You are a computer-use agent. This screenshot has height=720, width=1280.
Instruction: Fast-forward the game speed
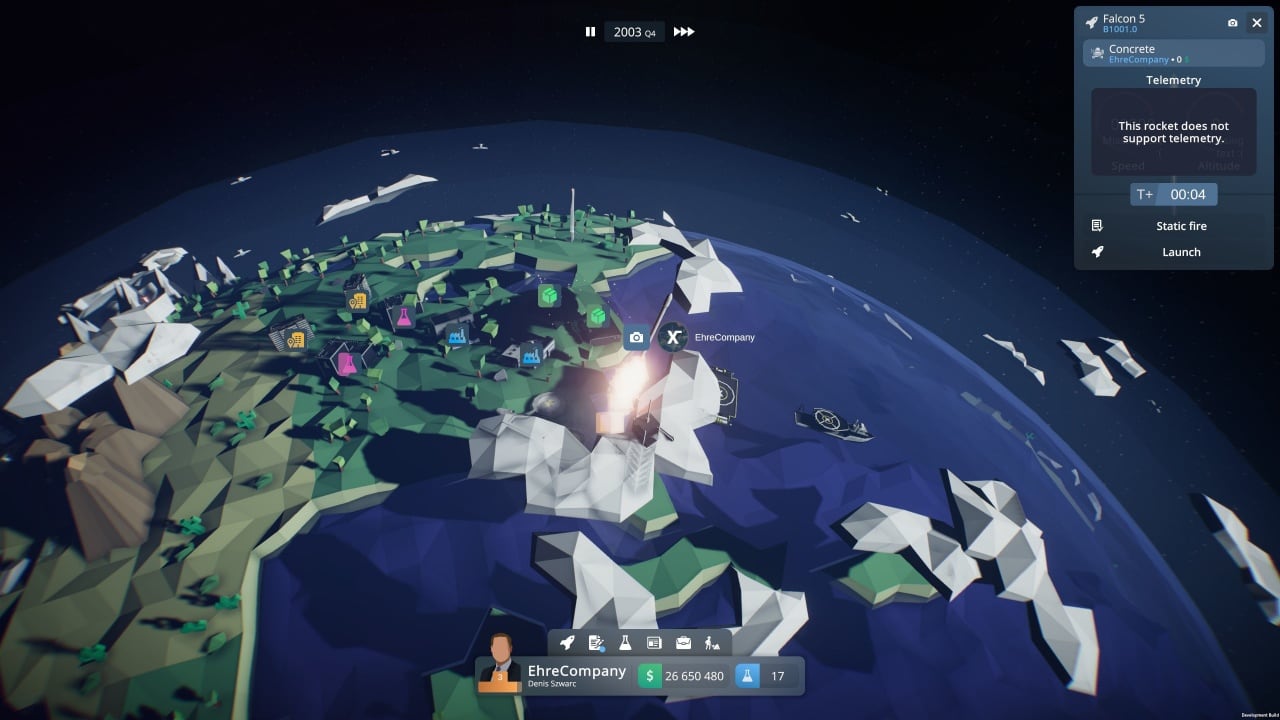(684, 32)
